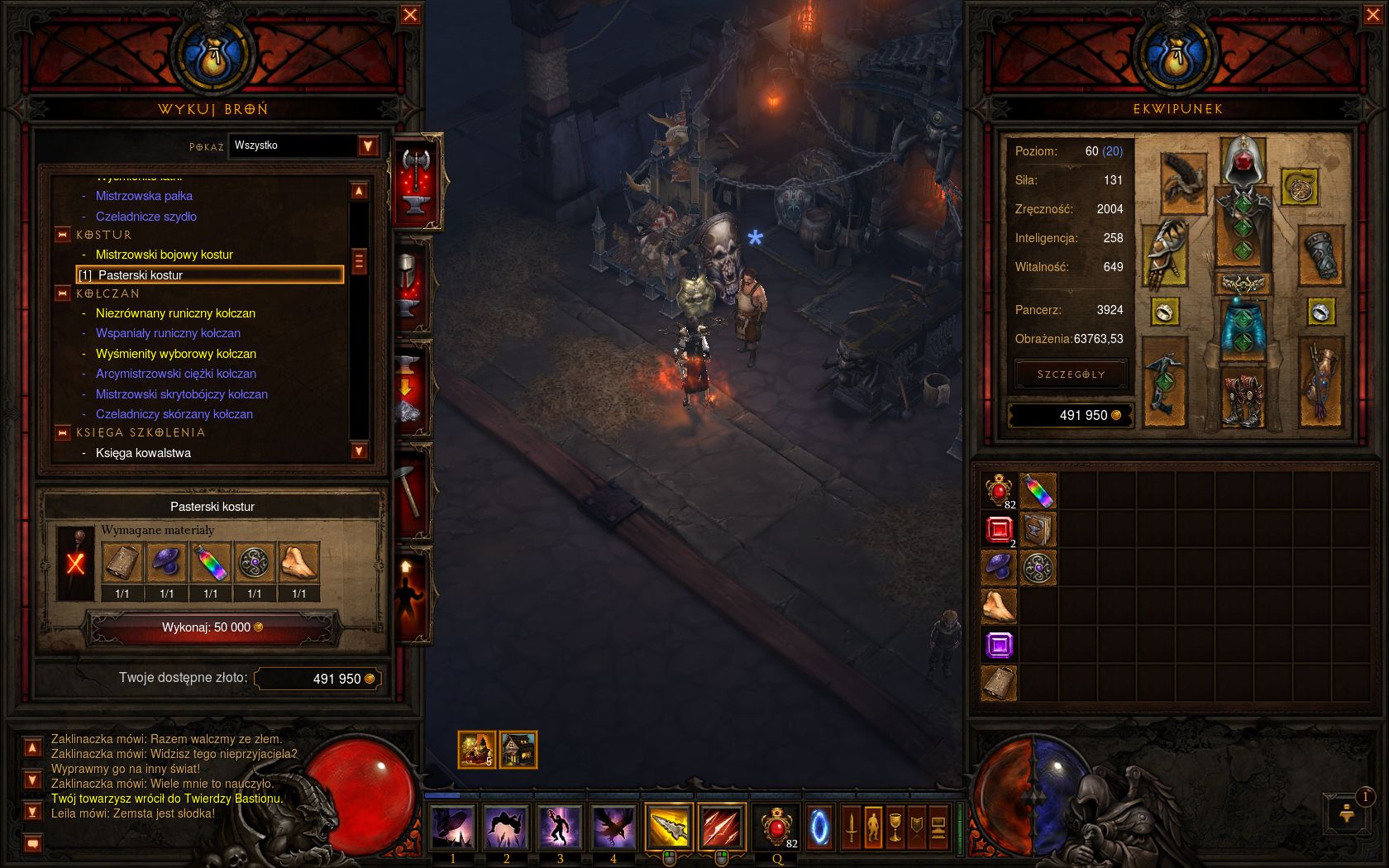This screenshot has height=868, width=1389.
Task: Click the Wykonaj 50 000 craft button
Action: (x=212, y=627)
